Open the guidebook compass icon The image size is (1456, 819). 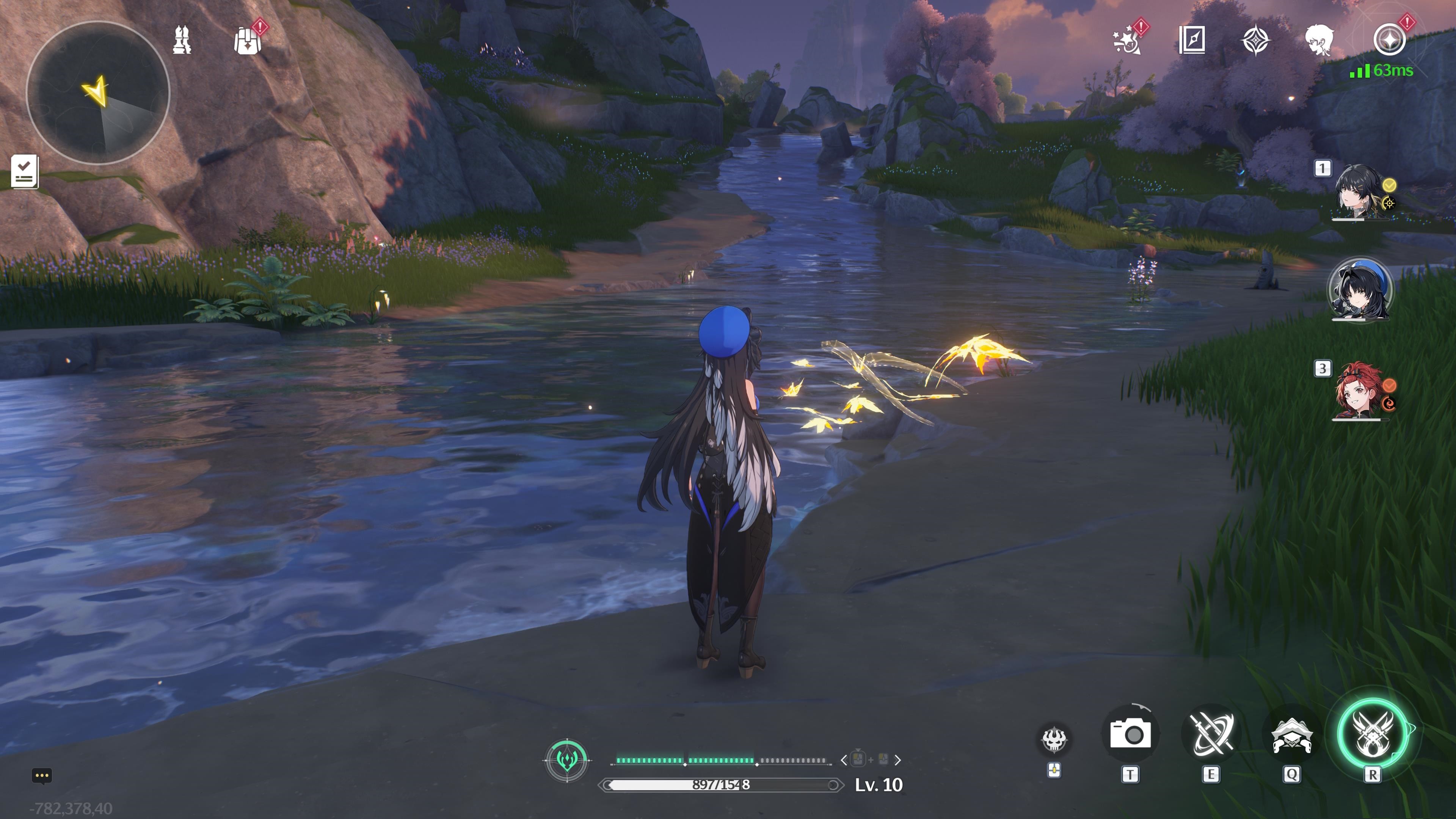1192,40
